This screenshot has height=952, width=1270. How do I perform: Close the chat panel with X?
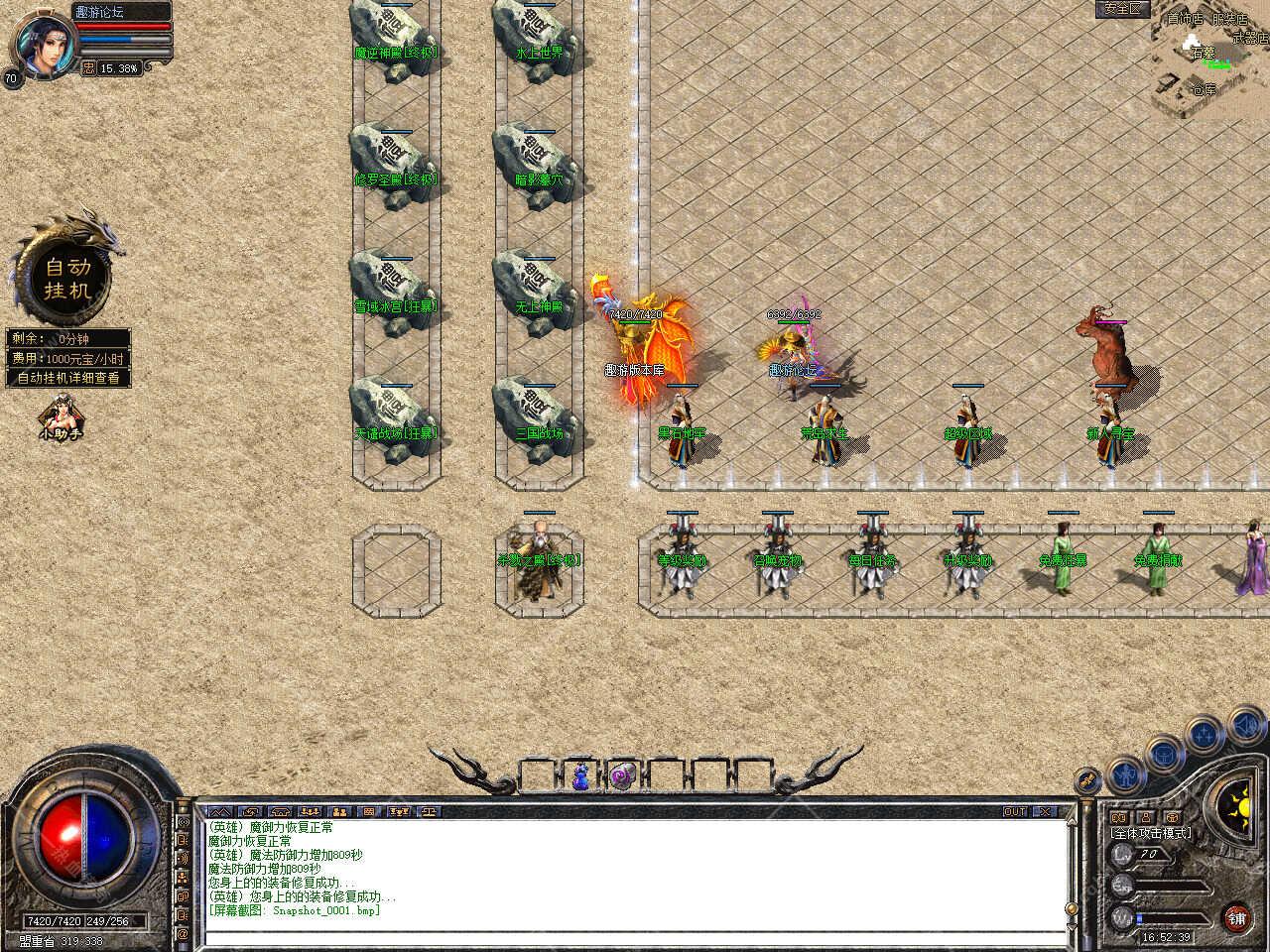click(1045, 811)
